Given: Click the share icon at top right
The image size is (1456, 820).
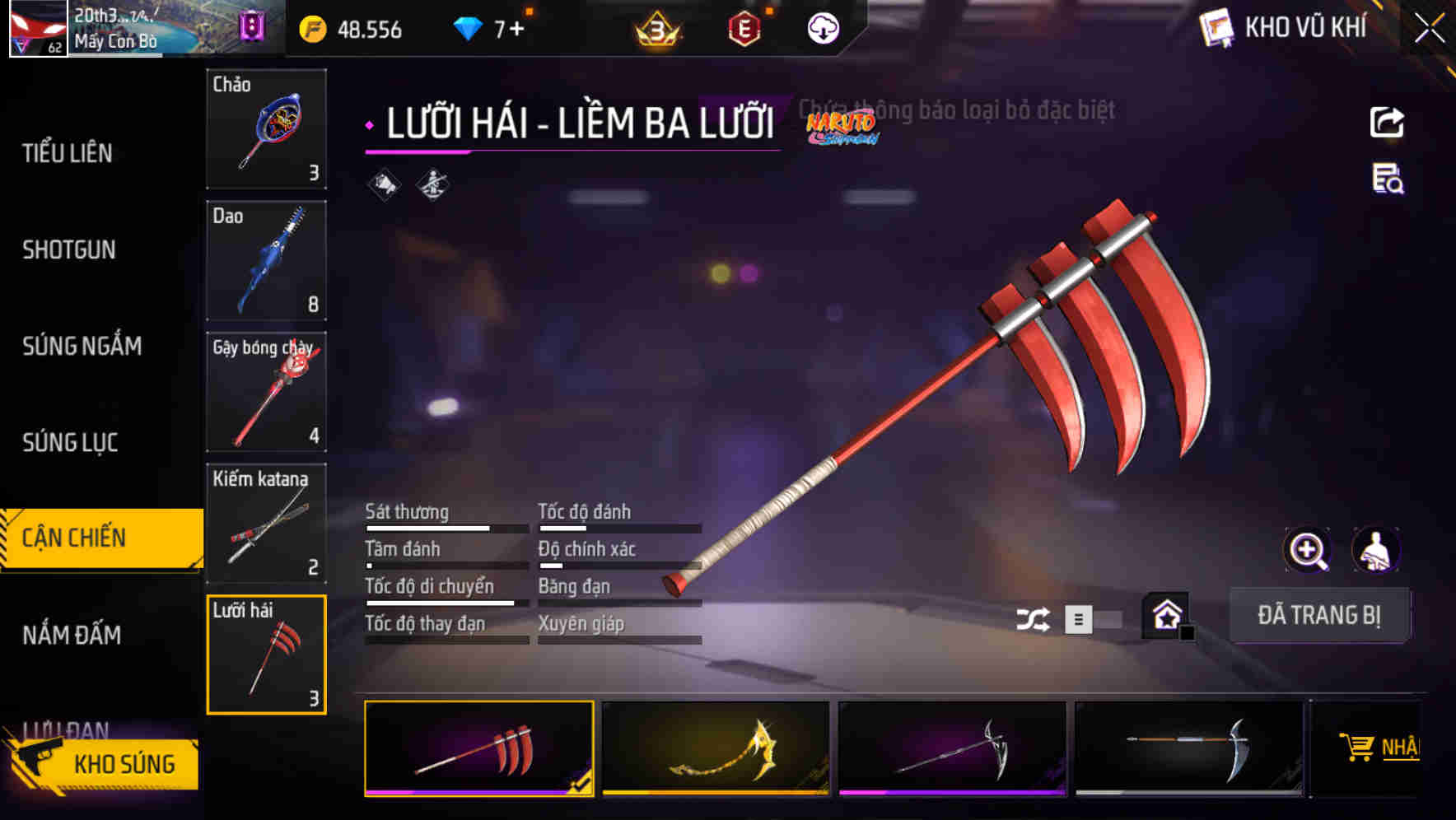Looking at the screenshot, I should [x=1387, y=121].
